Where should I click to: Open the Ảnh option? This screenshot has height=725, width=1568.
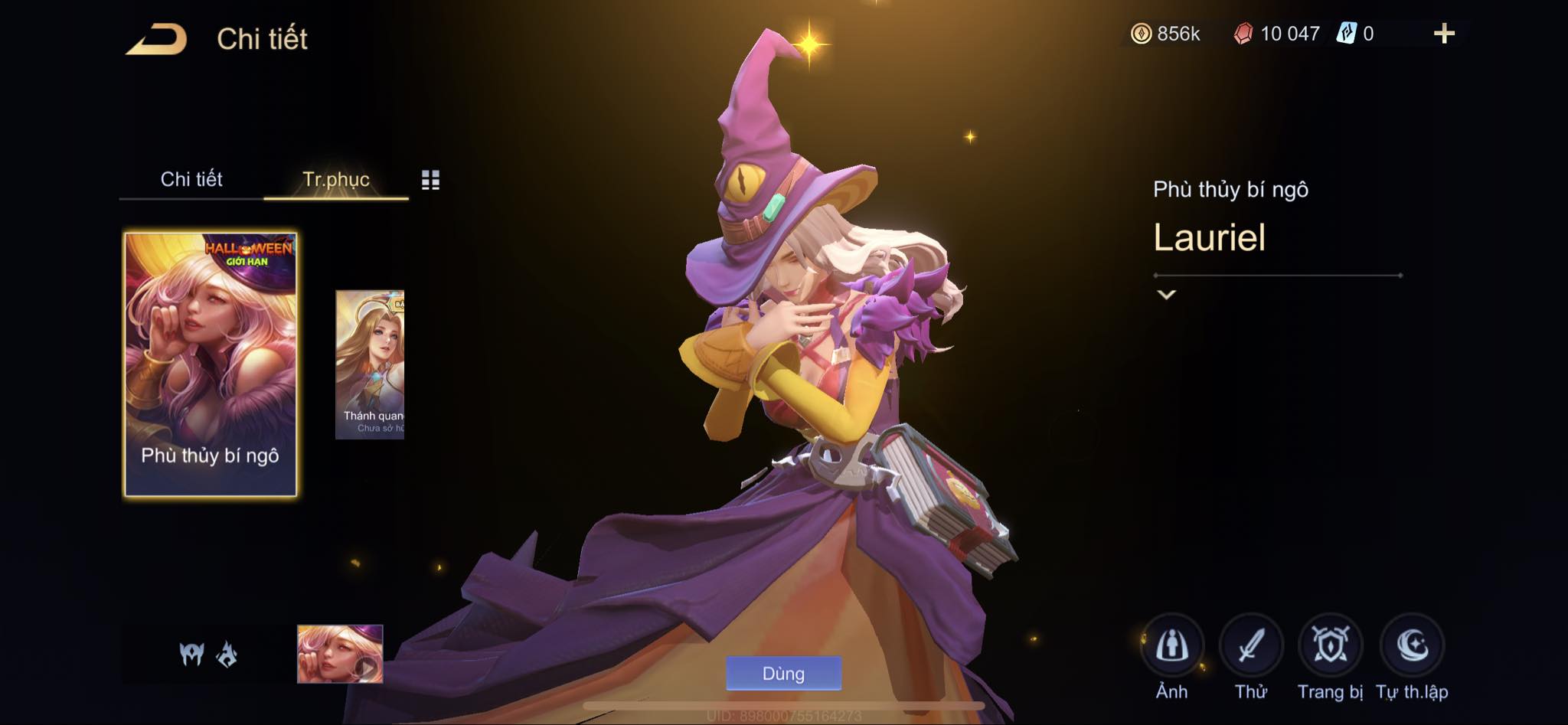tap(1171, 647)
